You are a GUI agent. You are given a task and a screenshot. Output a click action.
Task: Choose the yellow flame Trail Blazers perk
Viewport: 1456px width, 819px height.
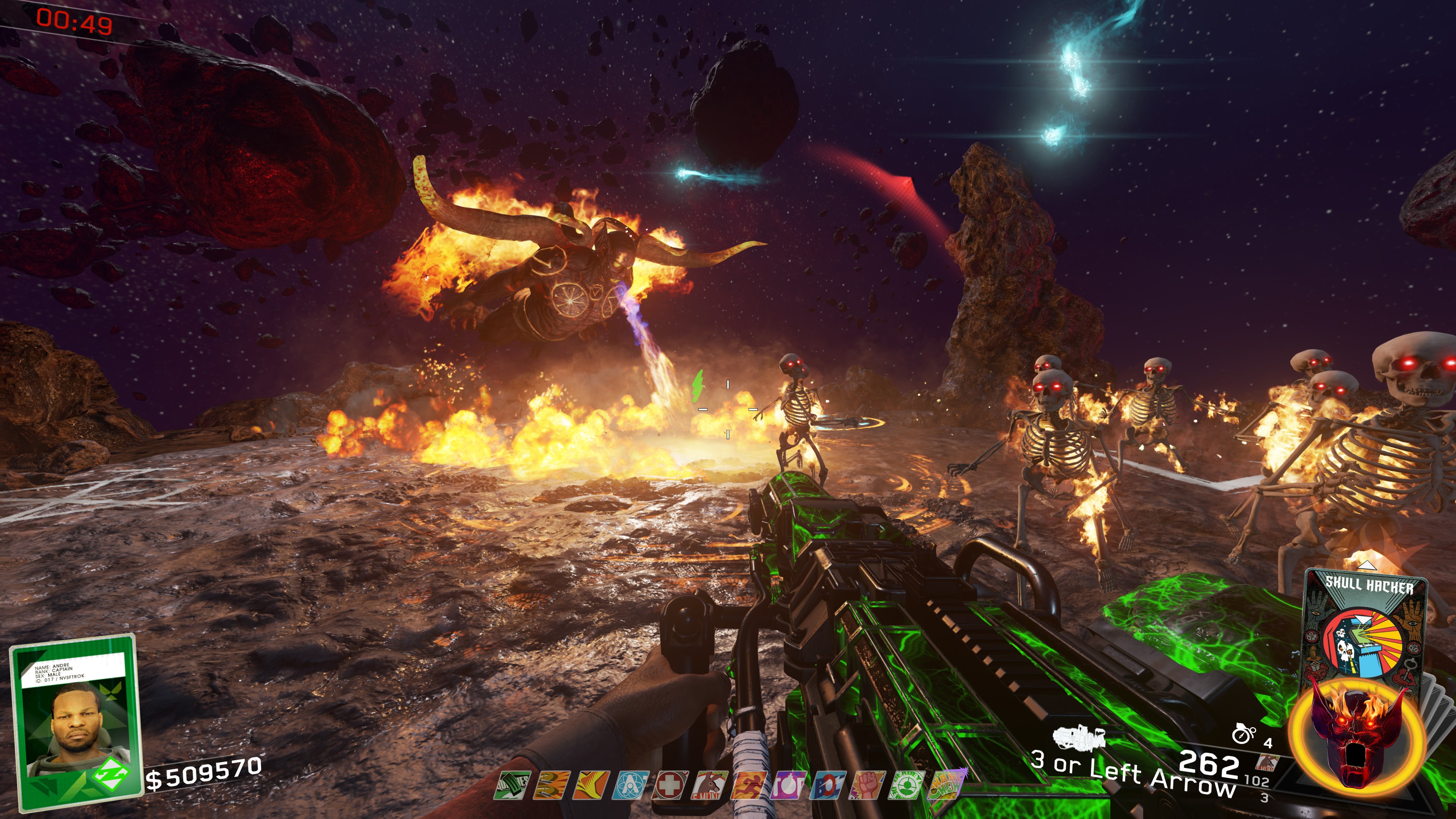point(591,786)
